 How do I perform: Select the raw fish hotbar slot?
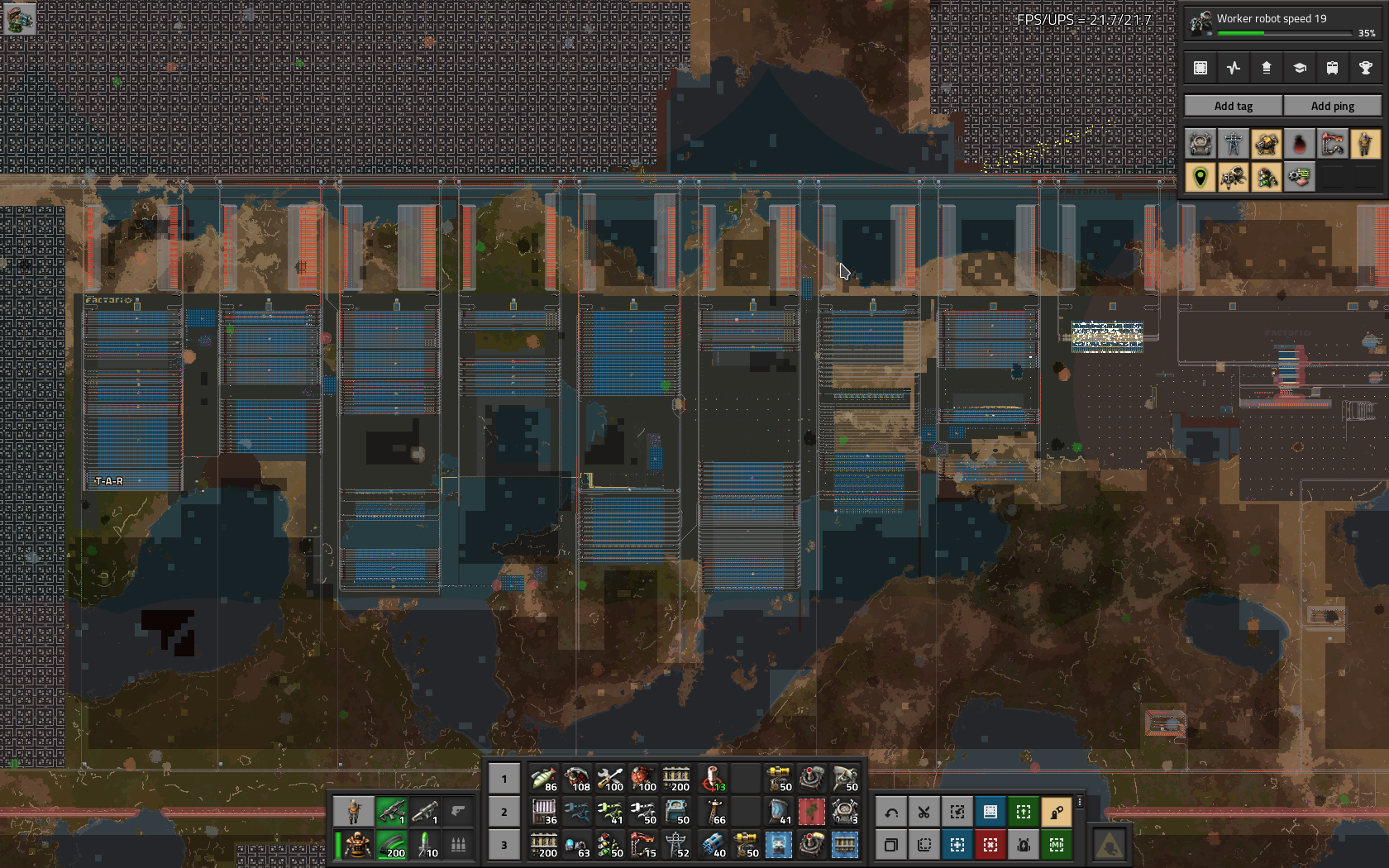point(543,779)
